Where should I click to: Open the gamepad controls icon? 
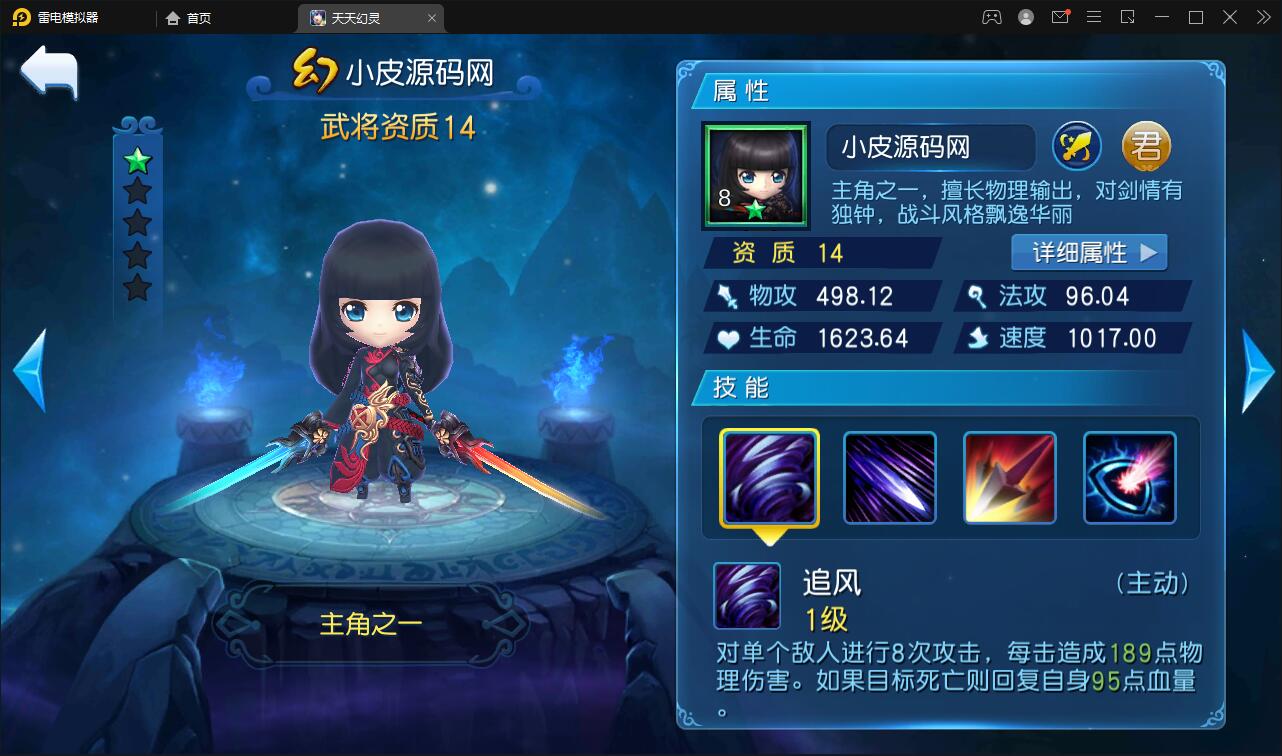[991, 17]
